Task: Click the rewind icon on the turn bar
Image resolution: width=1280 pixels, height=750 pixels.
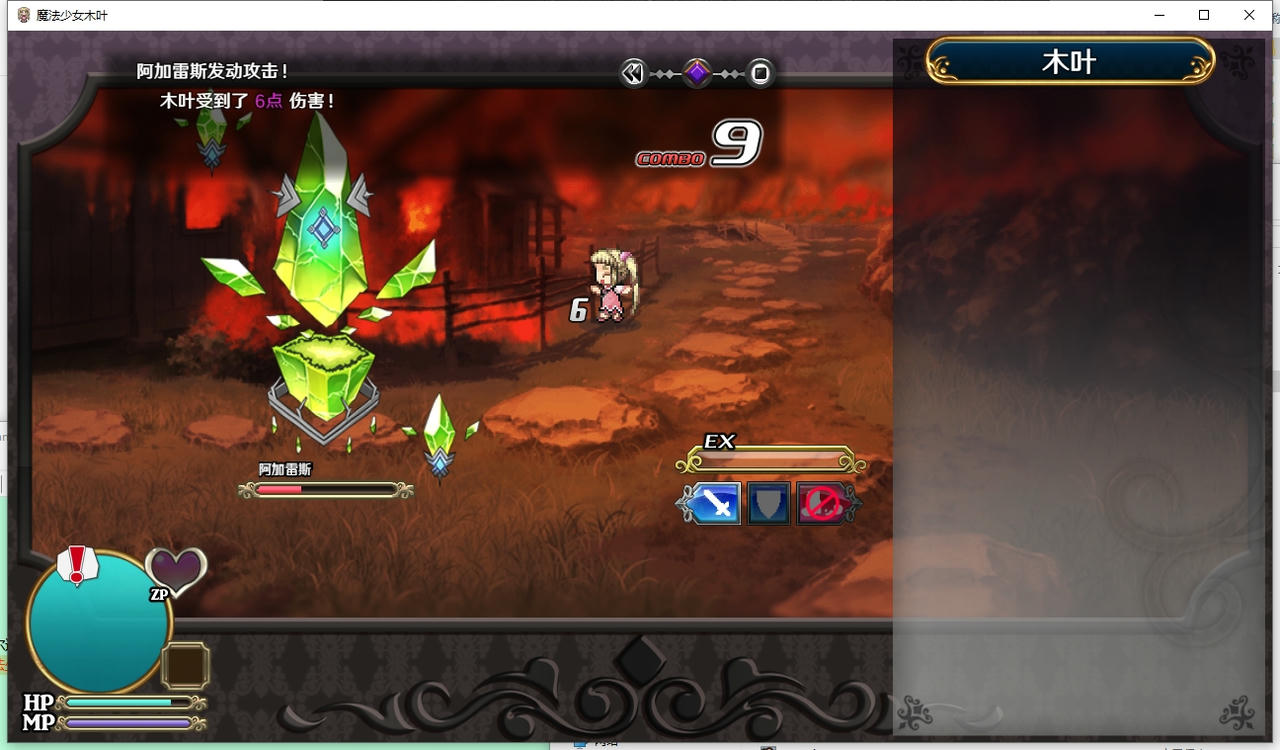Action: [633, 73]
